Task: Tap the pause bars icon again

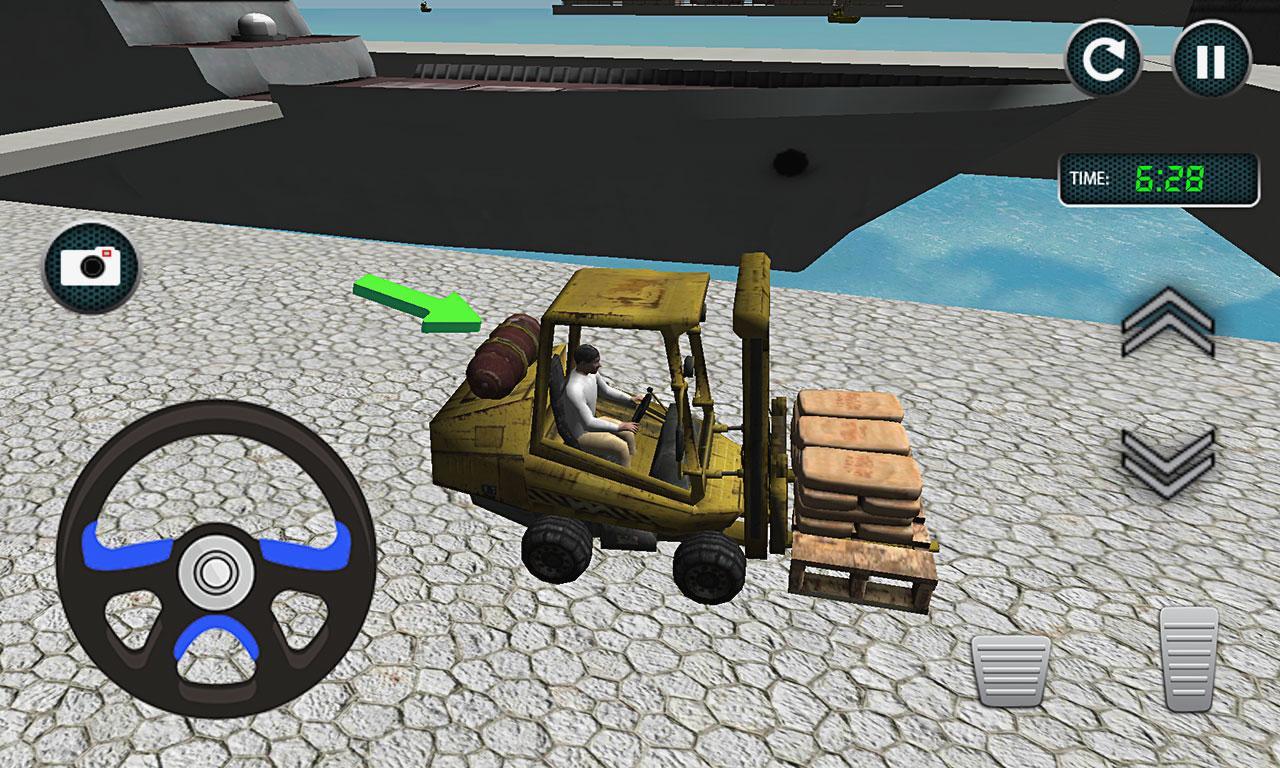Action: point(1210,56)
